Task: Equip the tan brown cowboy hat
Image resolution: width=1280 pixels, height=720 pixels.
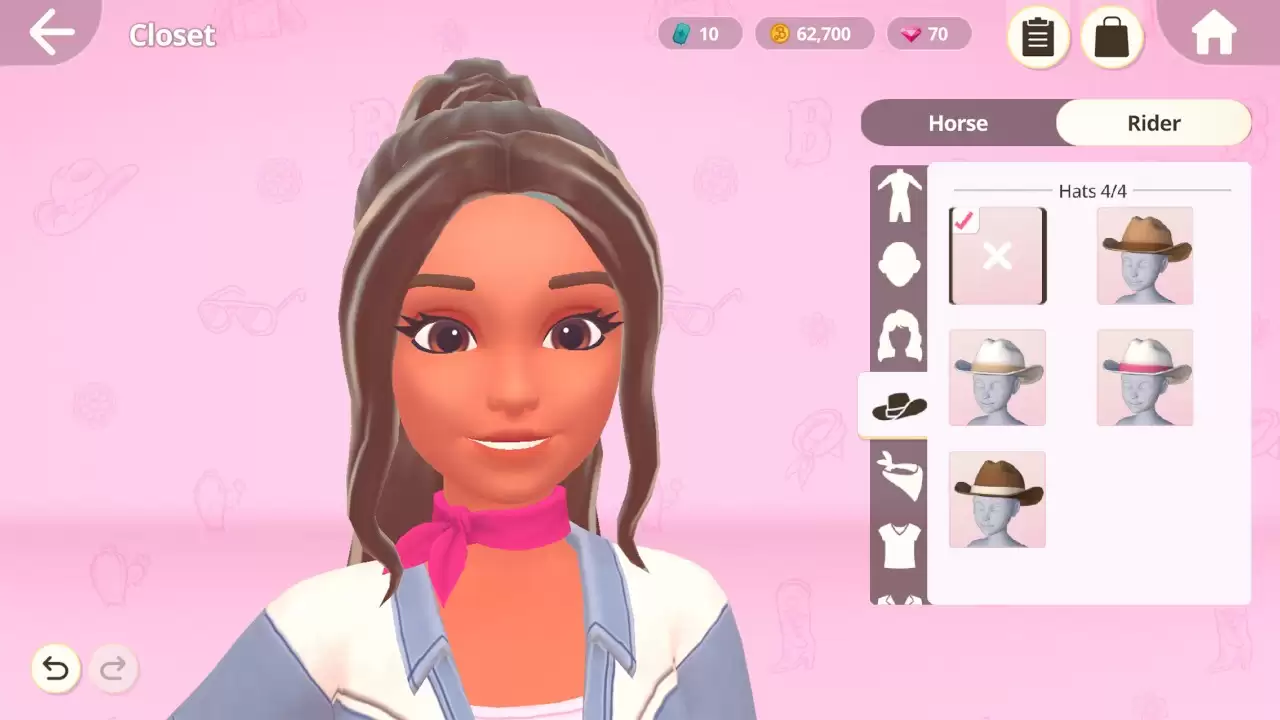Action: tap(1145, 256)
